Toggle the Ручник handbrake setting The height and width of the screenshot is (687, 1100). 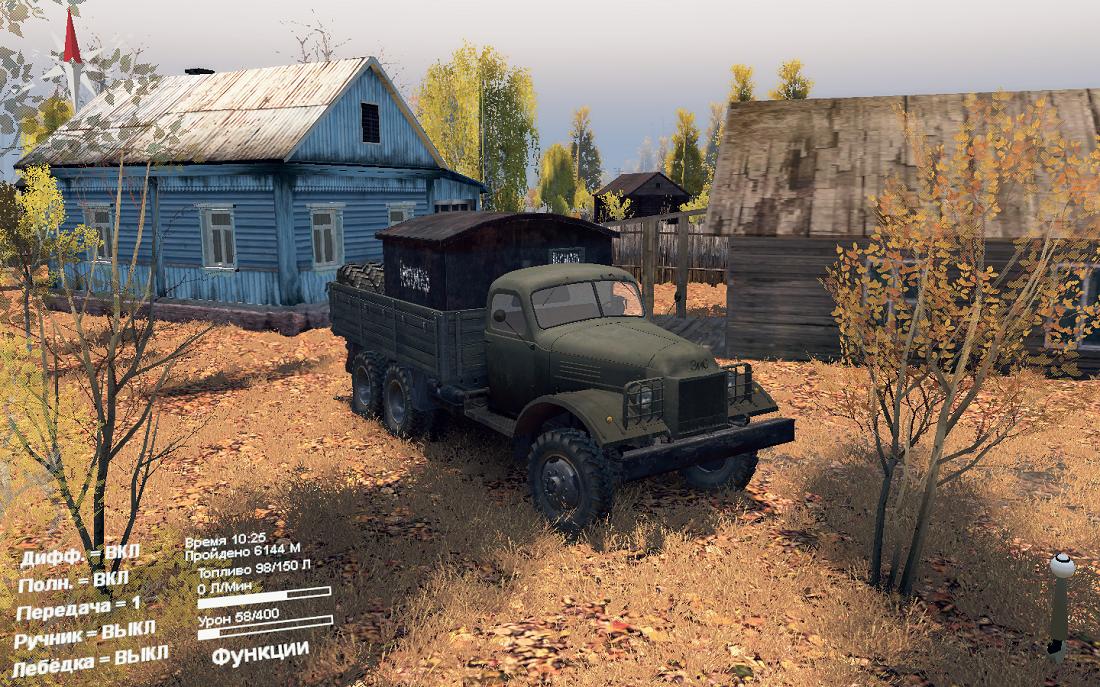click(x=85, y=633)
